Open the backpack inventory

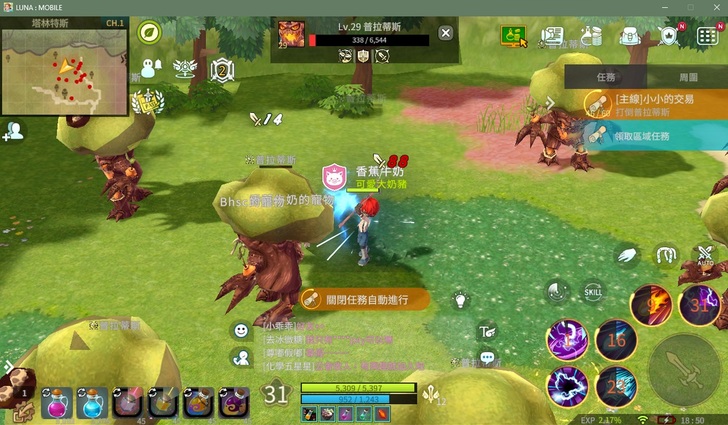click(630, 37)
